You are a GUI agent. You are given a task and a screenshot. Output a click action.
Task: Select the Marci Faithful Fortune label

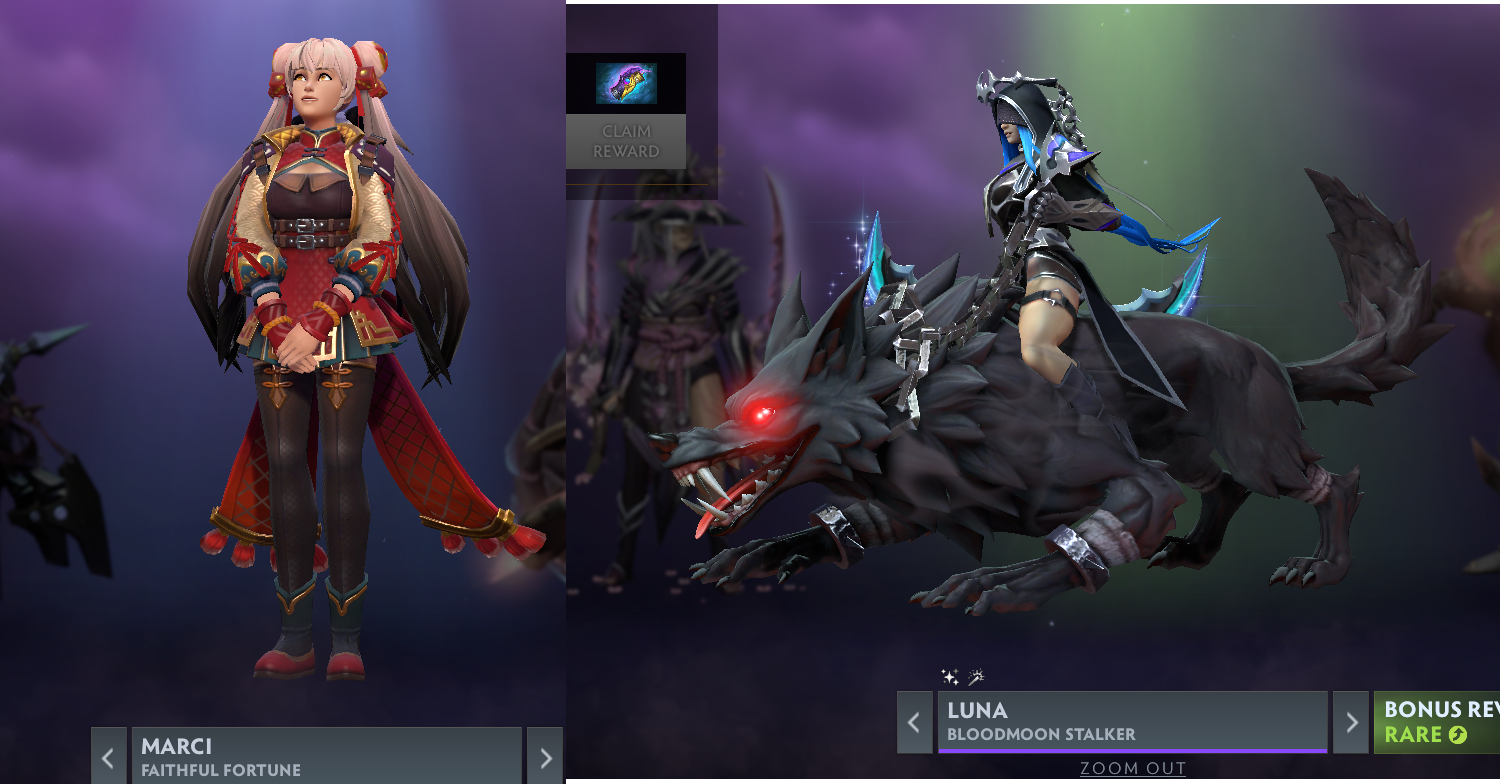click(x=326, y=756)
